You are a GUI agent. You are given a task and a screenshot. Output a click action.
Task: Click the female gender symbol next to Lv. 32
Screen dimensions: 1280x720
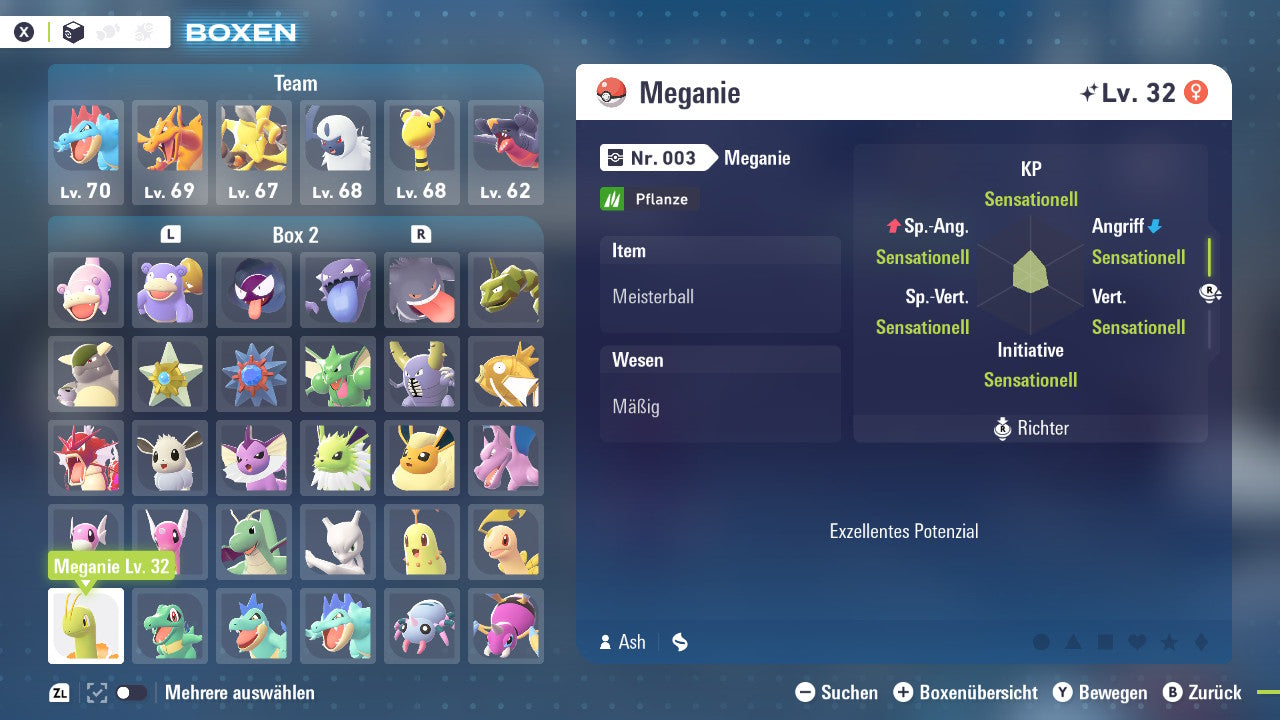point(1198,91)
